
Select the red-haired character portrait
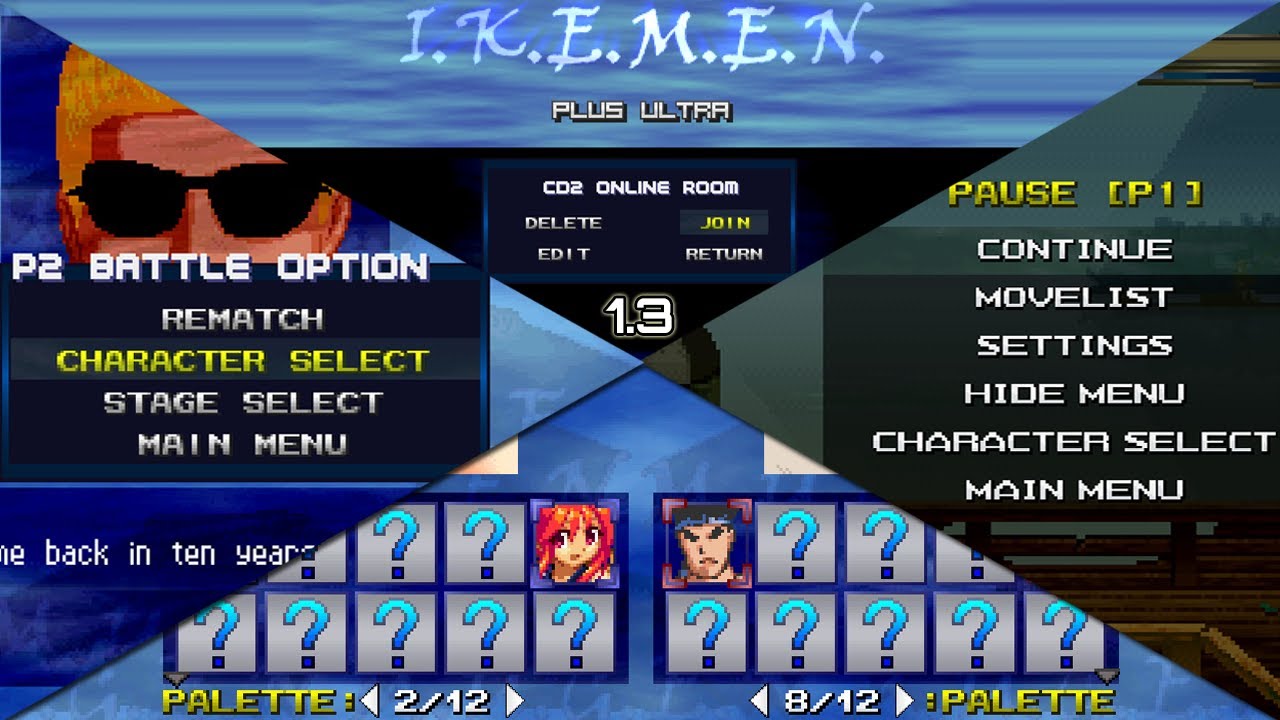(x=574, y=544)
